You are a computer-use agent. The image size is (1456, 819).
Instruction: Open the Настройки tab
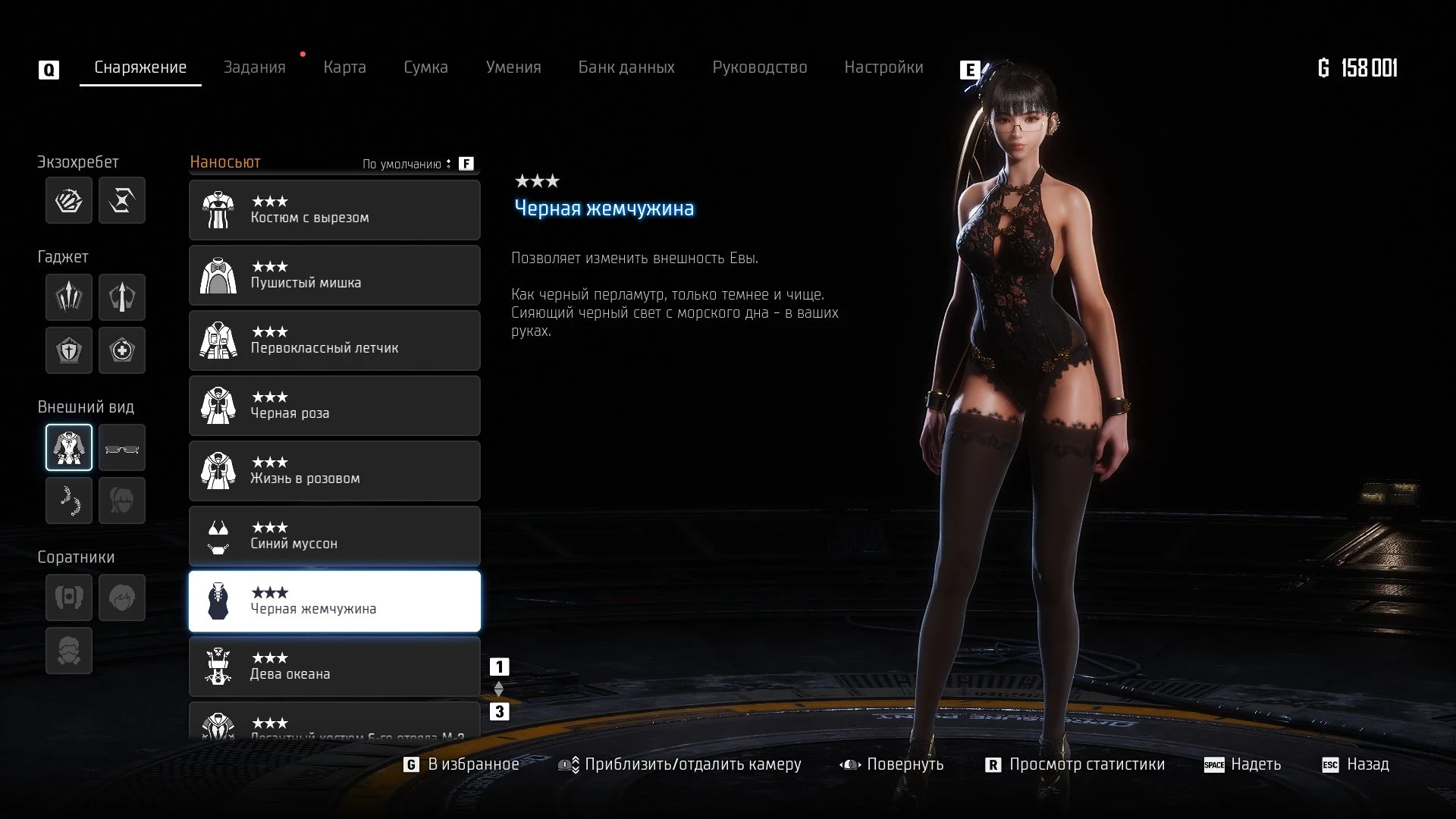coord(883,67)
